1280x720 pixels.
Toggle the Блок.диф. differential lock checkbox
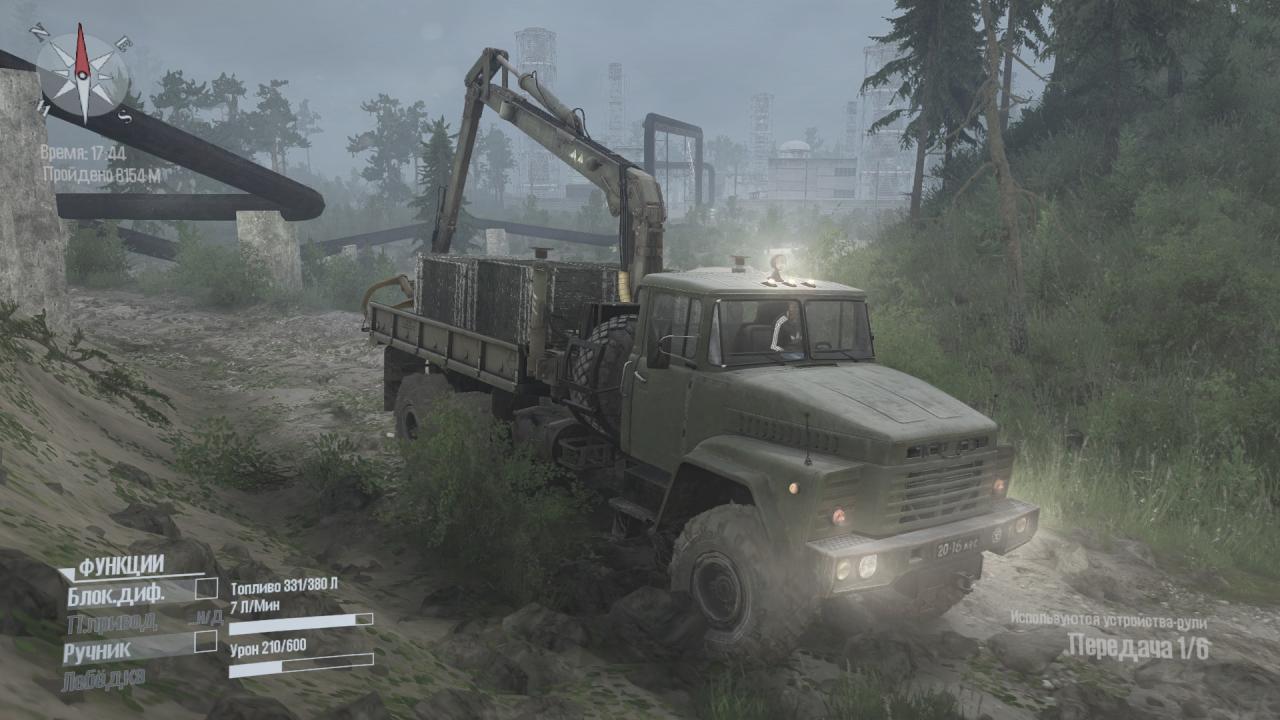[x=206, y=588]
